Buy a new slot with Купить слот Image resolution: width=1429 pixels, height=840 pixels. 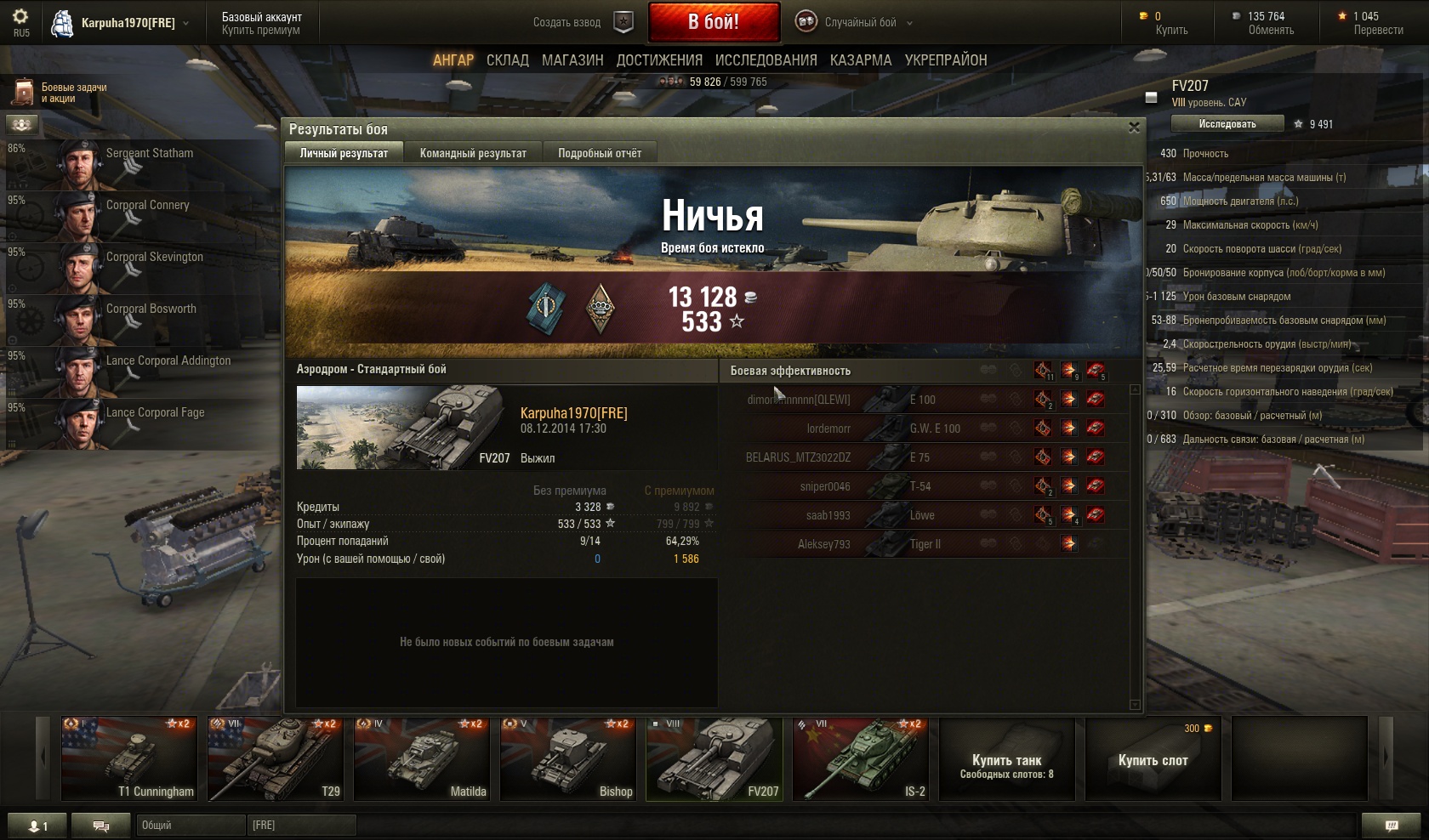point(1153,759)
